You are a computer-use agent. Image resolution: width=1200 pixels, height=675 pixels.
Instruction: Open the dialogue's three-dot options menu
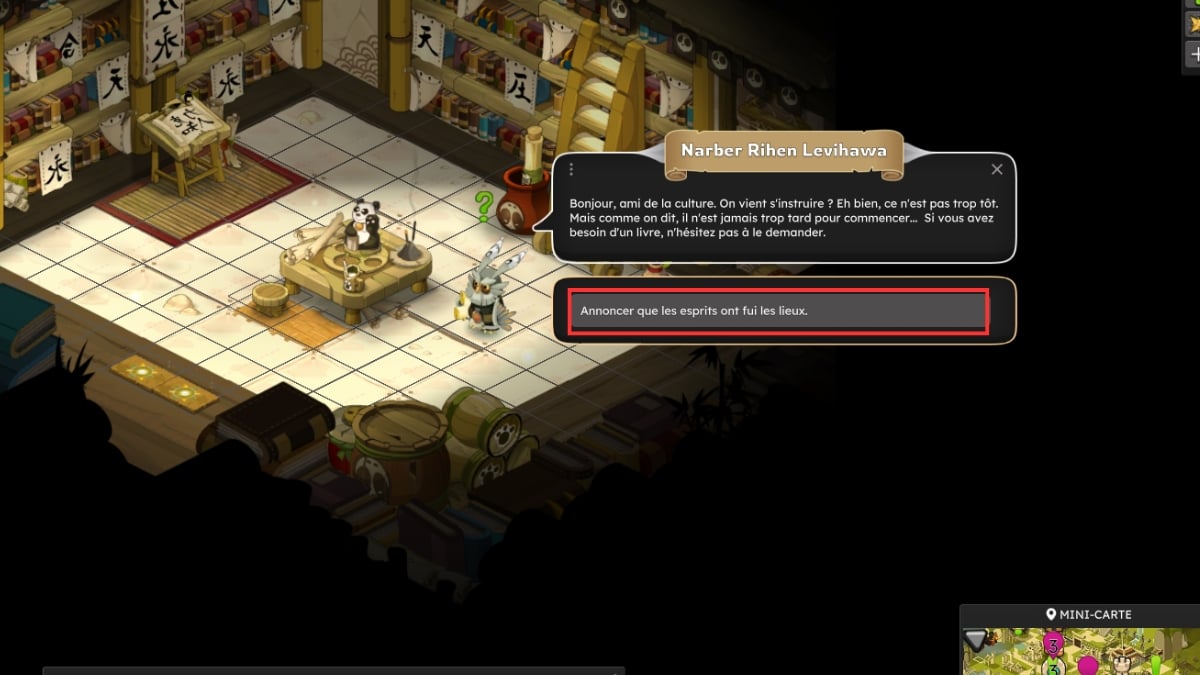(x=571, y=170)
